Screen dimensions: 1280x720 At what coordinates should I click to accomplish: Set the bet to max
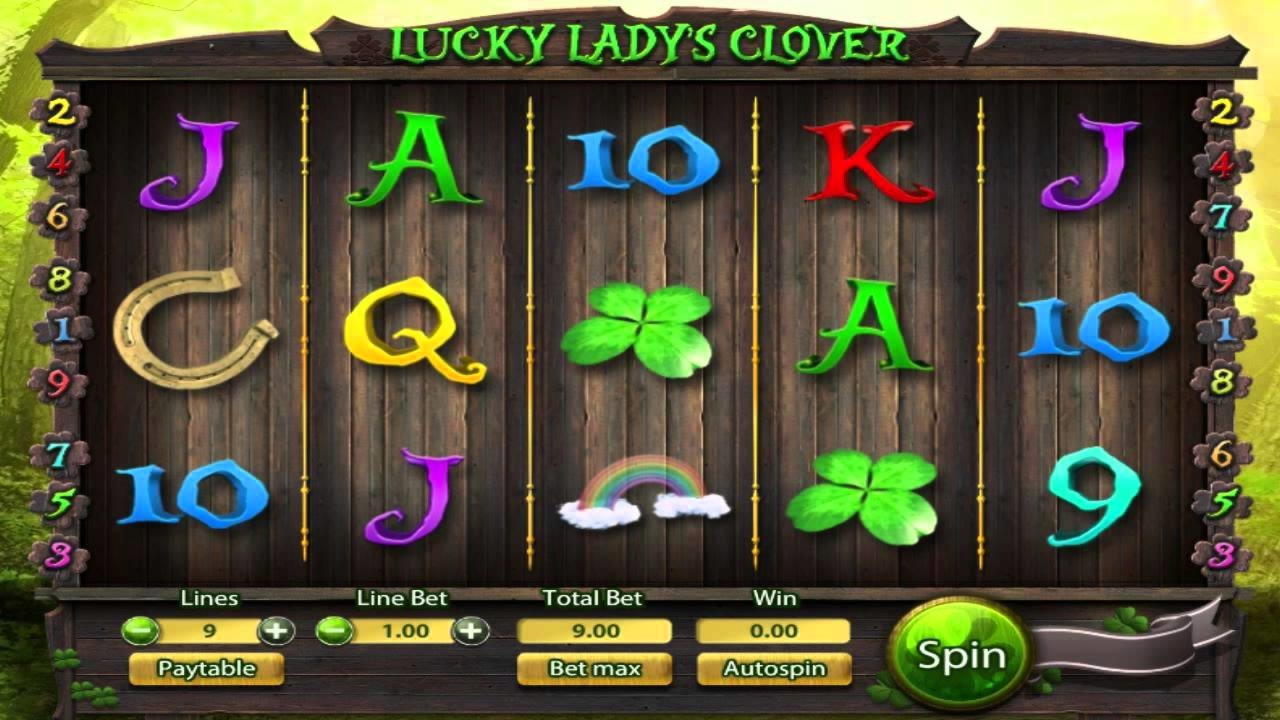(x=594, y=668)
